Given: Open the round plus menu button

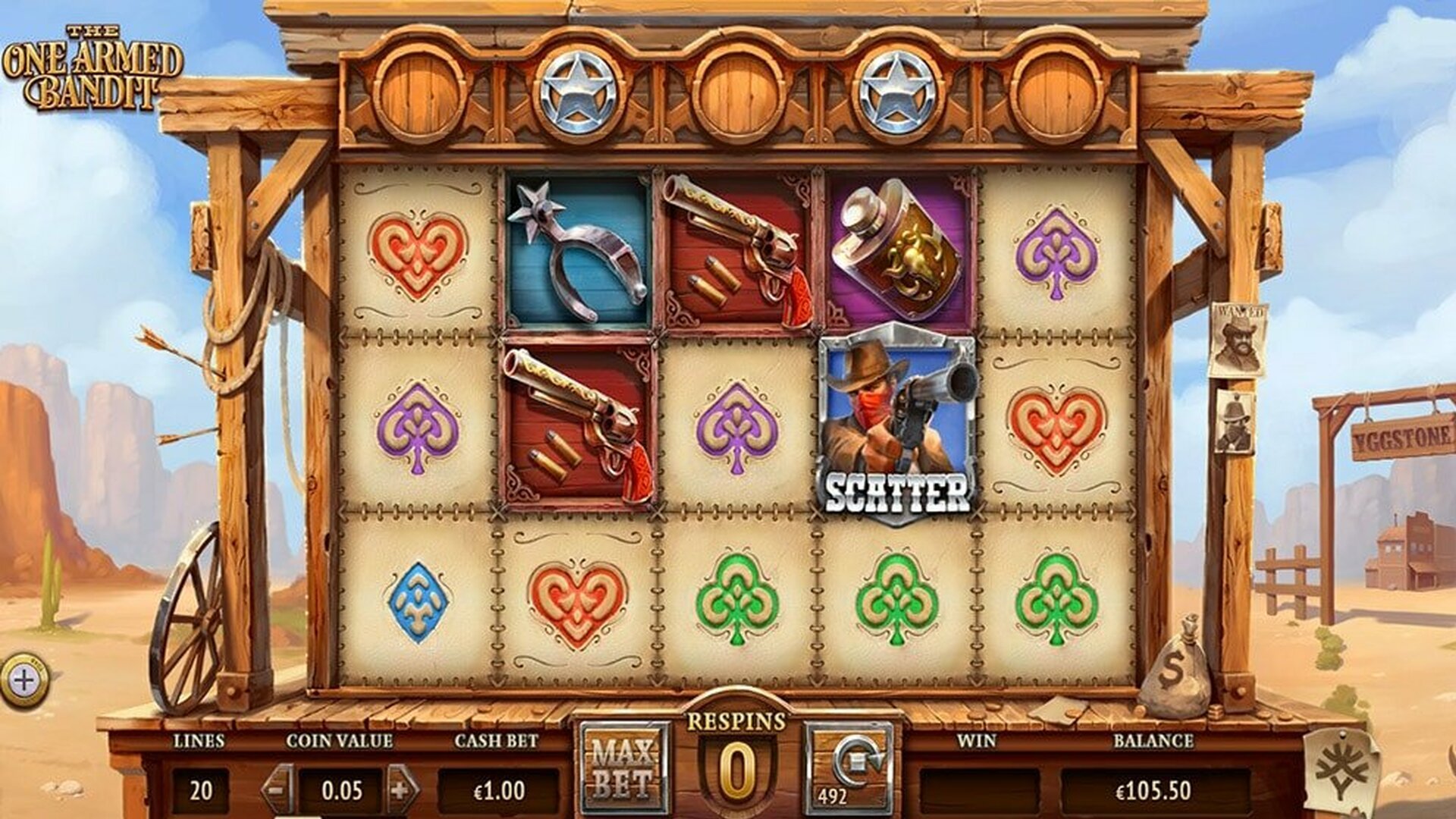Looking at the screenshot, I should coord(24,680).
